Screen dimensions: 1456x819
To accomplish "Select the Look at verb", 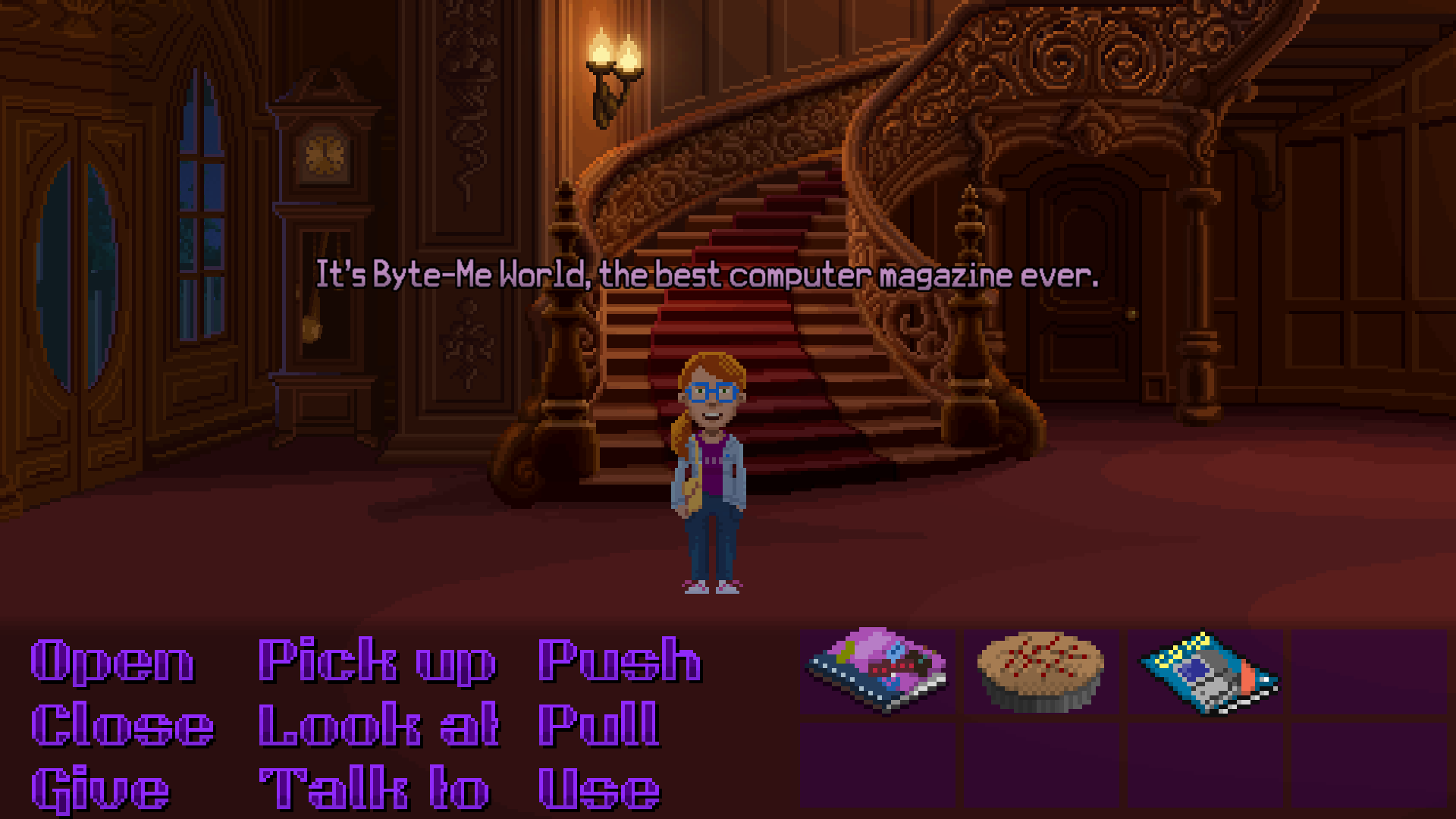I will (x=377, y=724).
